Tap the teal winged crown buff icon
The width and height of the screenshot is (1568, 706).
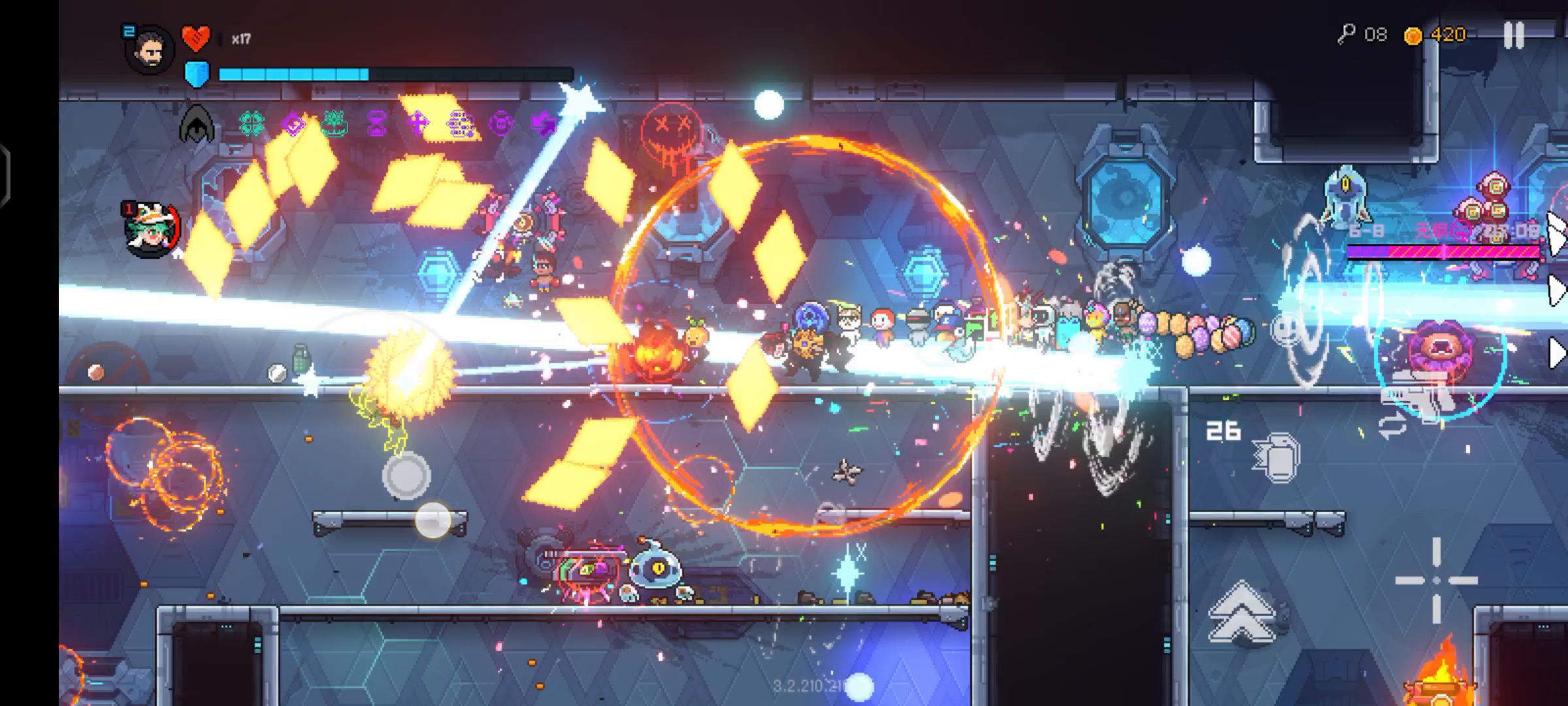click(335, 122)
